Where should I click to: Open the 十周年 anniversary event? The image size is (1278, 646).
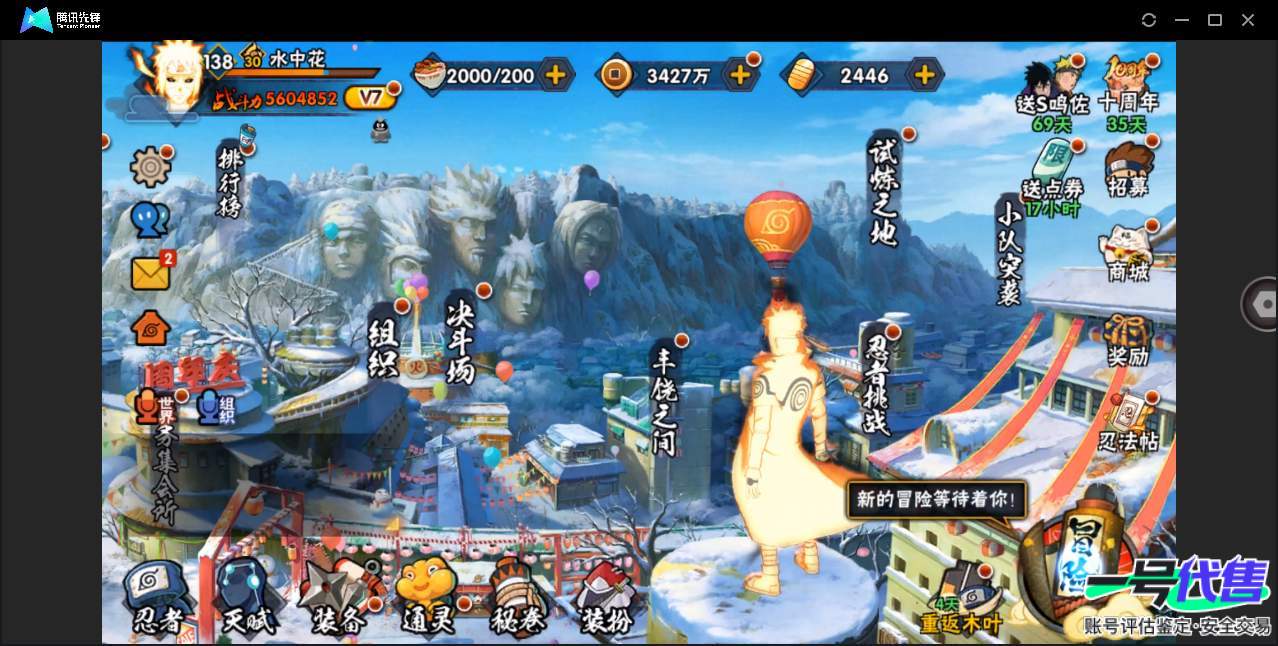click(x=1127, y=86)
